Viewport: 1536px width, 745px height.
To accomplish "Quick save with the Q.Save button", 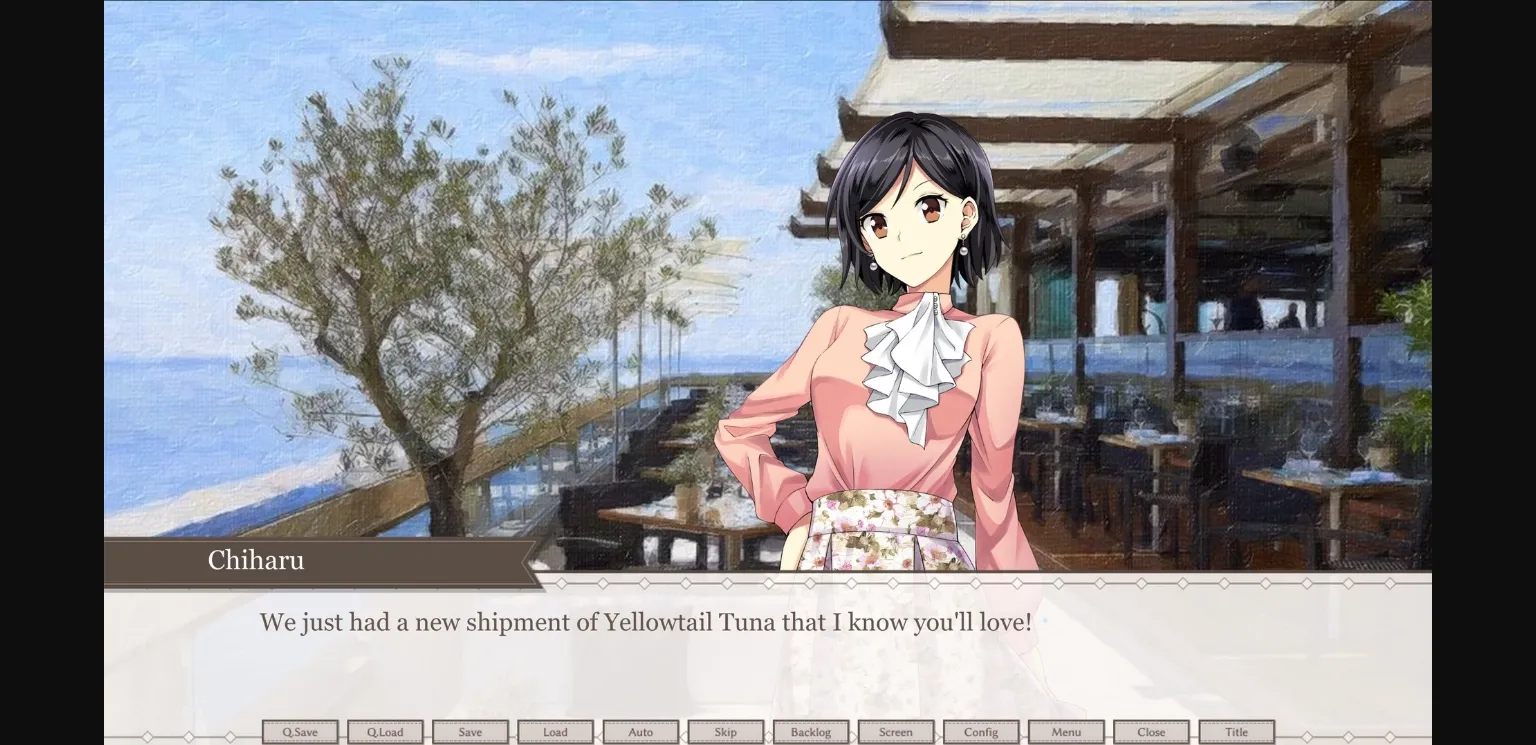I will (x=300, y=731).
